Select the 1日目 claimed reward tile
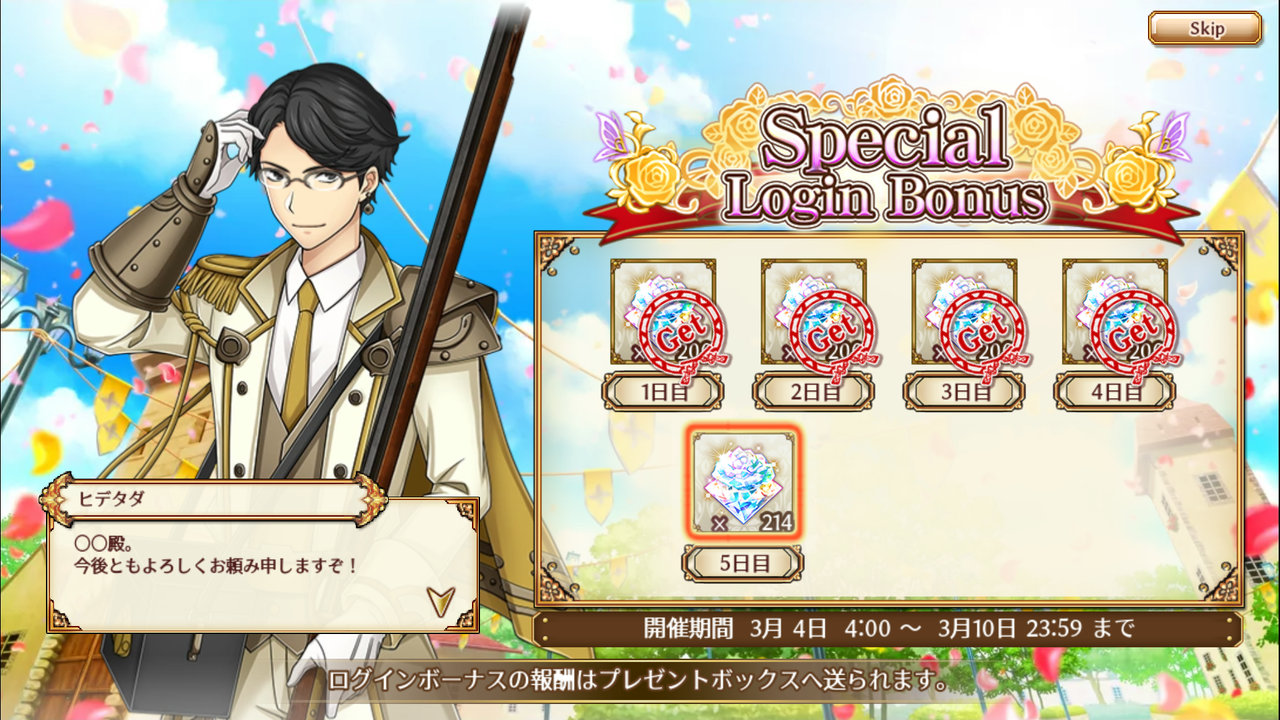Screen dimensions: 1280x720 tap(663, 313)
